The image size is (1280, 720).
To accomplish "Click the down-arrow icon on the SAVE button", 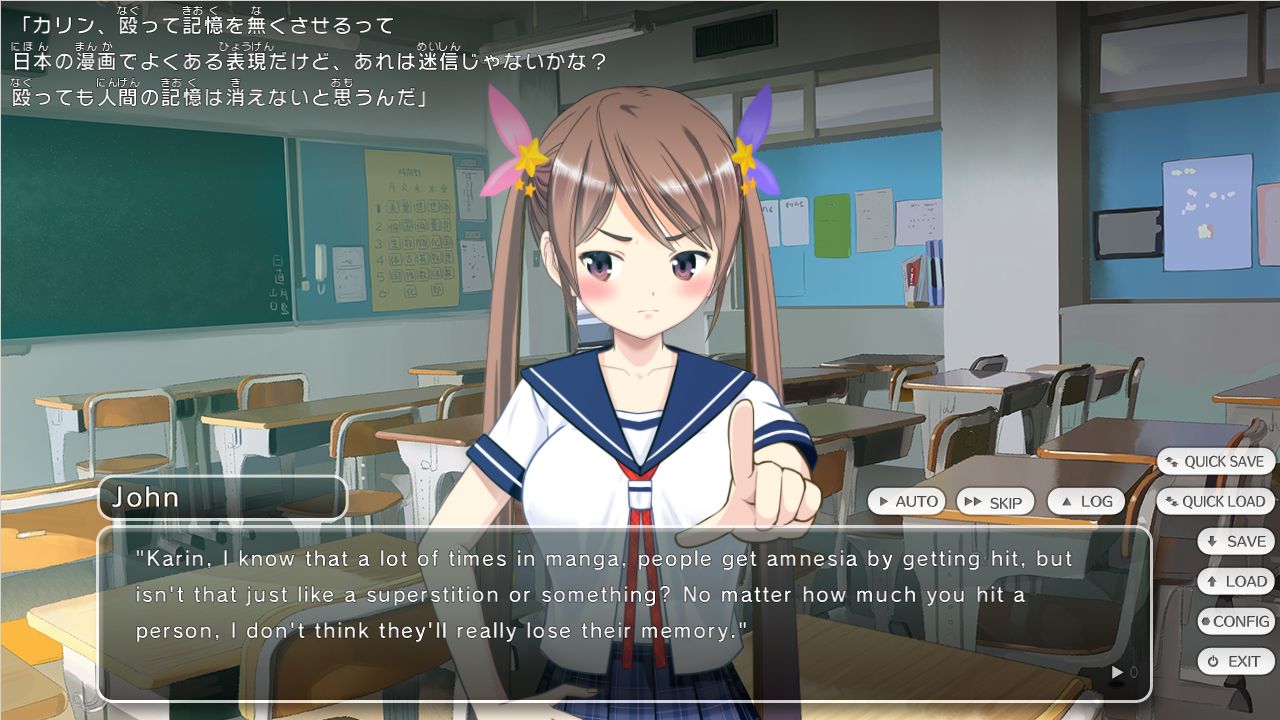I will [x=1212, y=541].
